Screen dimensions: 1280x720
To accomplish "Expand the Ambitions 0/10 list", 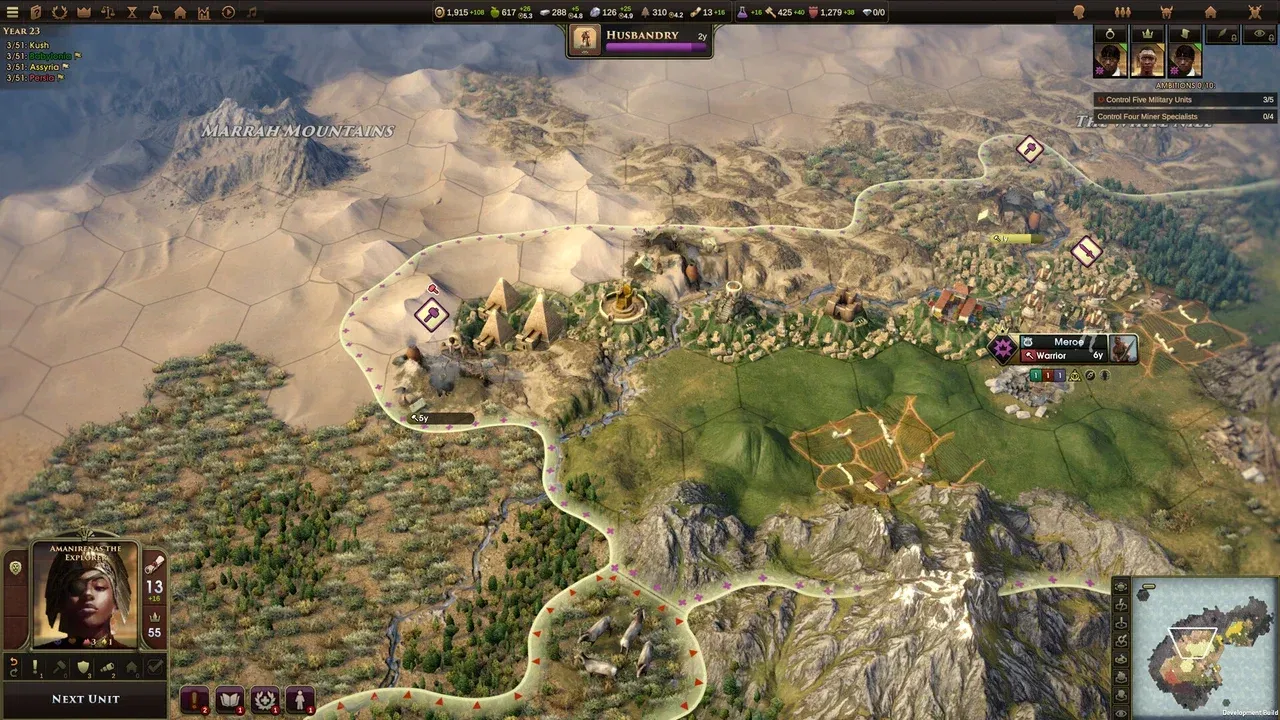I will point(1185,84).
